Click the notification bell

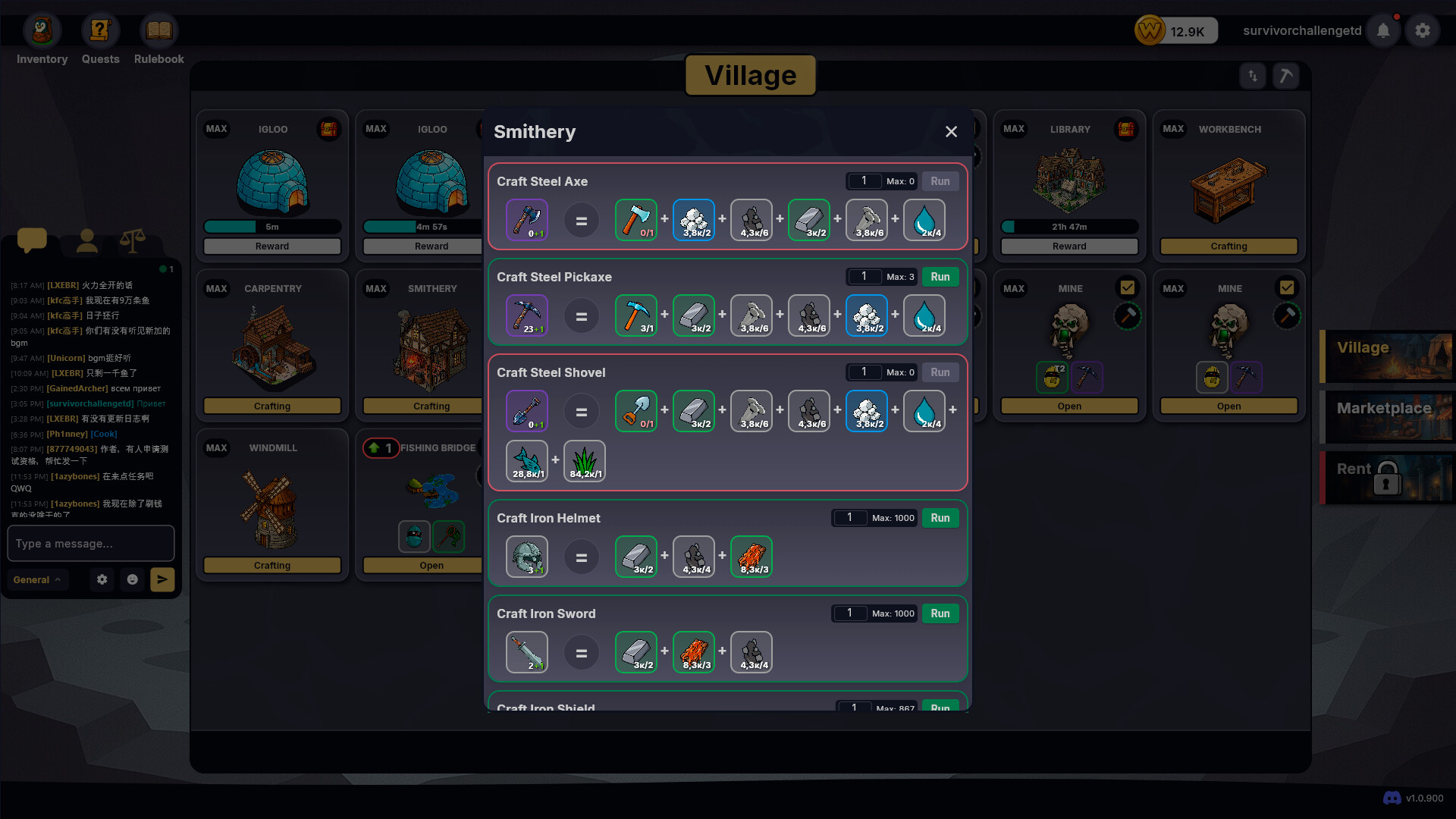(1383, 30)
